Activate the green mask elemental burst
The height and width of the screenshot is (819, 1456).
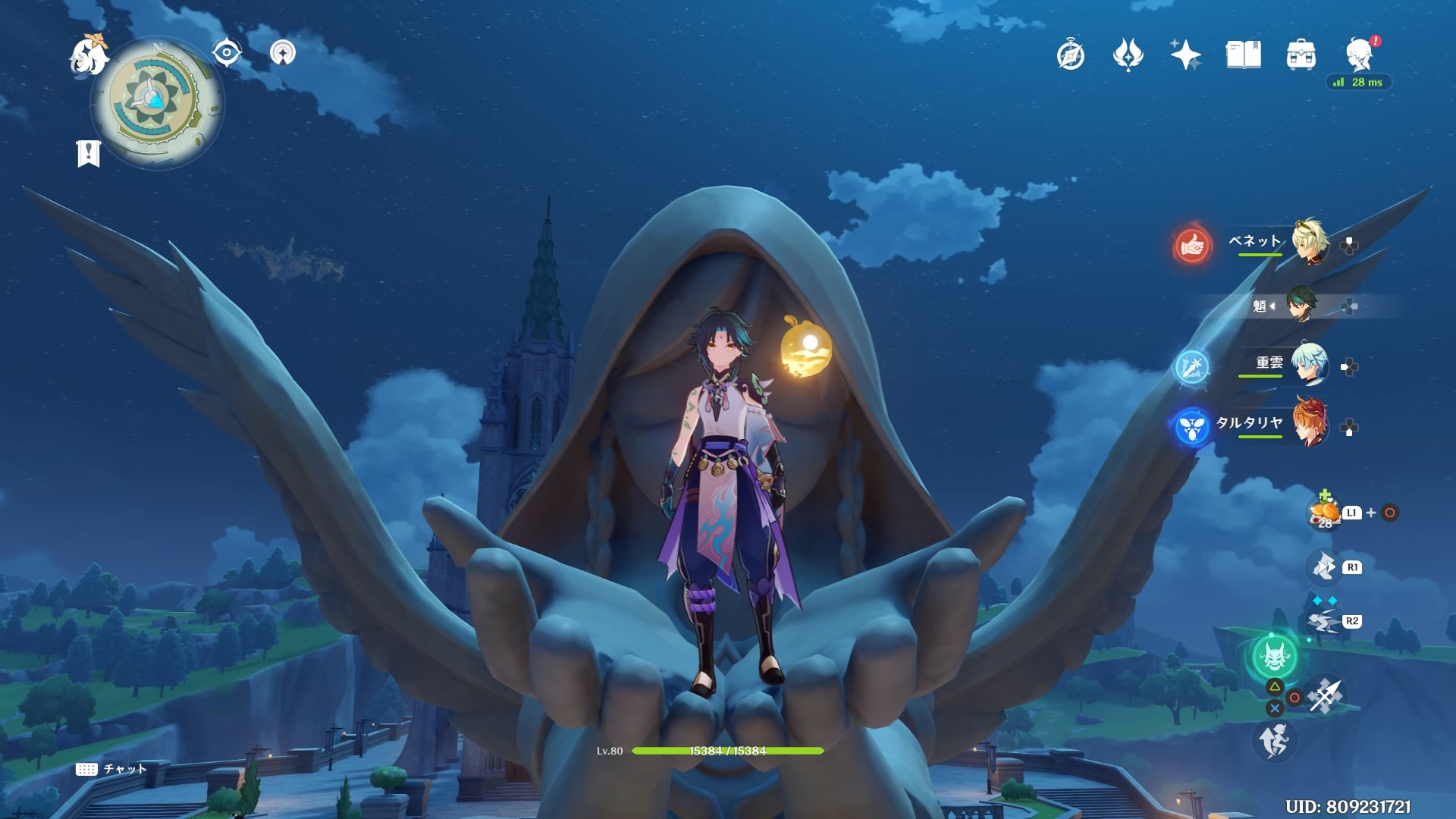(1274, 657)
